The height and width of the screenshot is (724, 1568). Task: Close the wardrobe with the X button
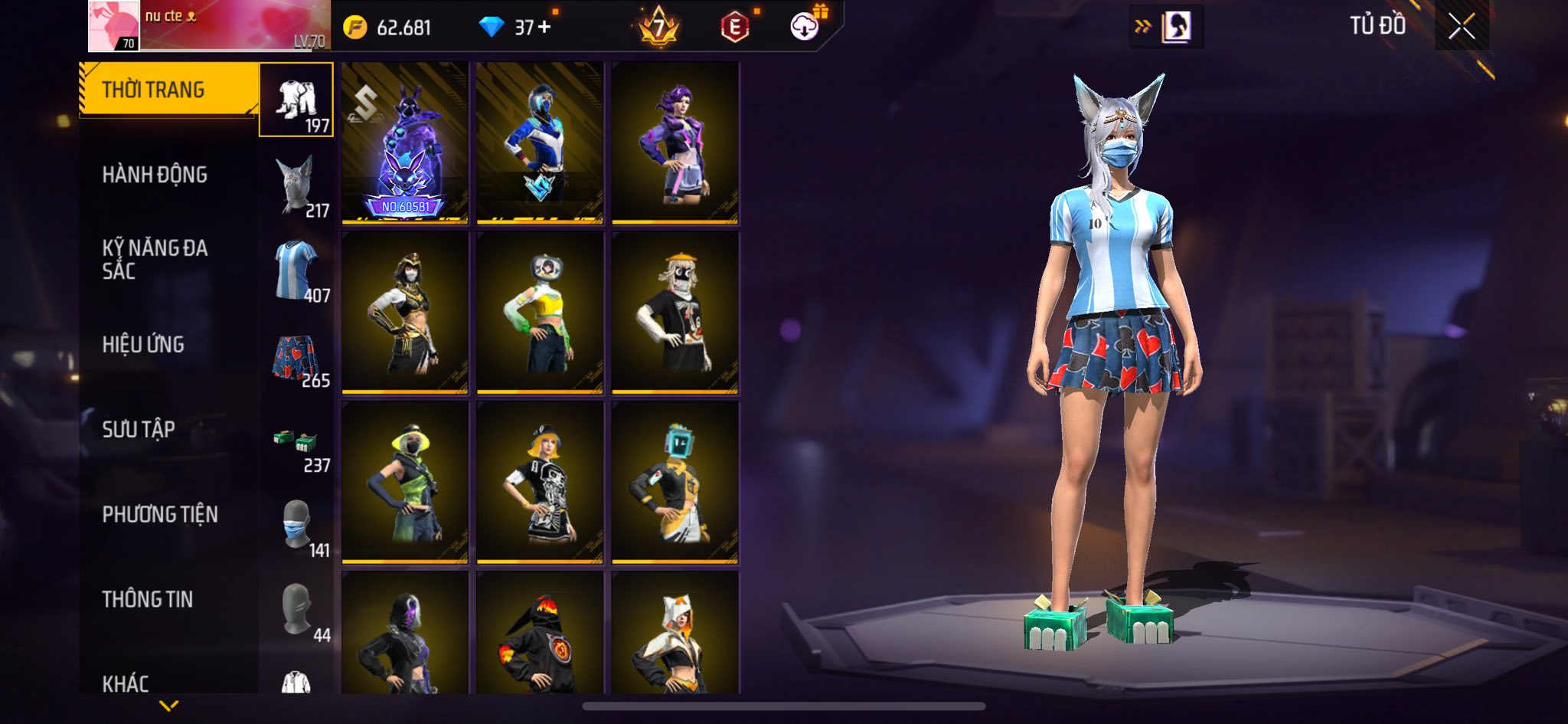click(1461, 27)
